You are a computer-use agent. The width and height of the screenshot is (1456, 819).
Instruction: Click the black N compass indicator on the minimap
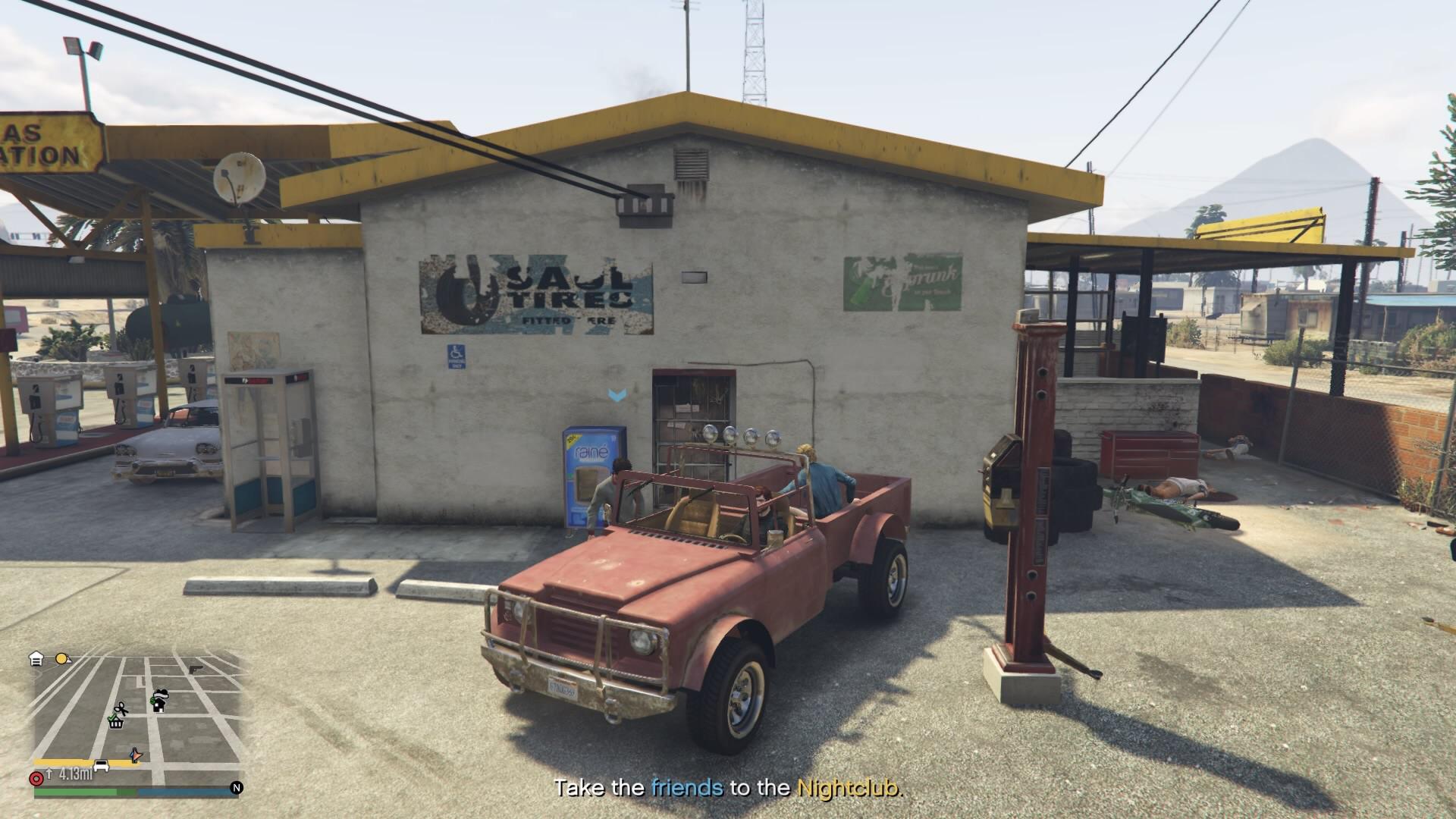(236, 787)
